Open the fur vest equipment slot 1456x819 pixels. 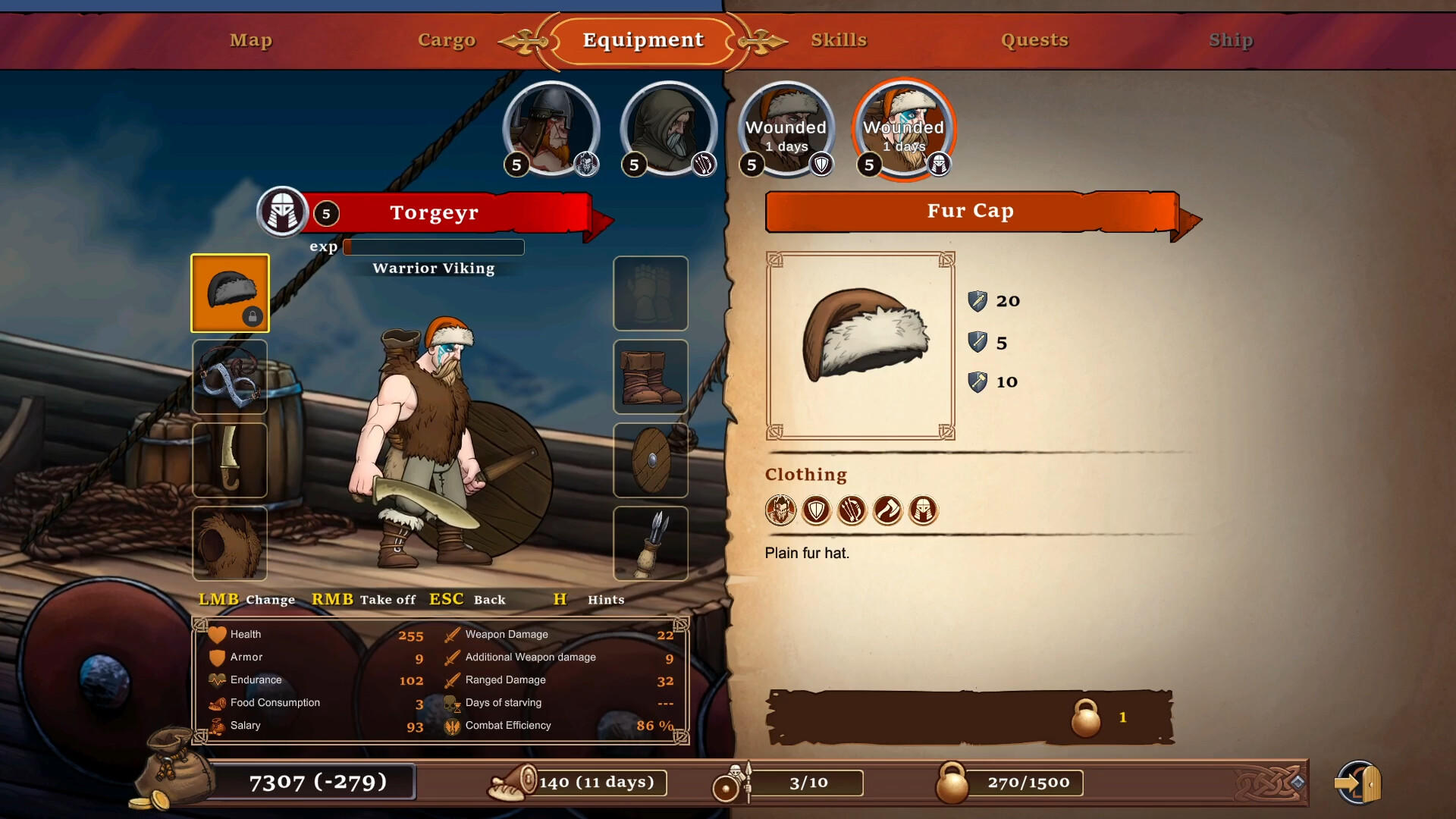pyautogui.click(x=230, y=544)
